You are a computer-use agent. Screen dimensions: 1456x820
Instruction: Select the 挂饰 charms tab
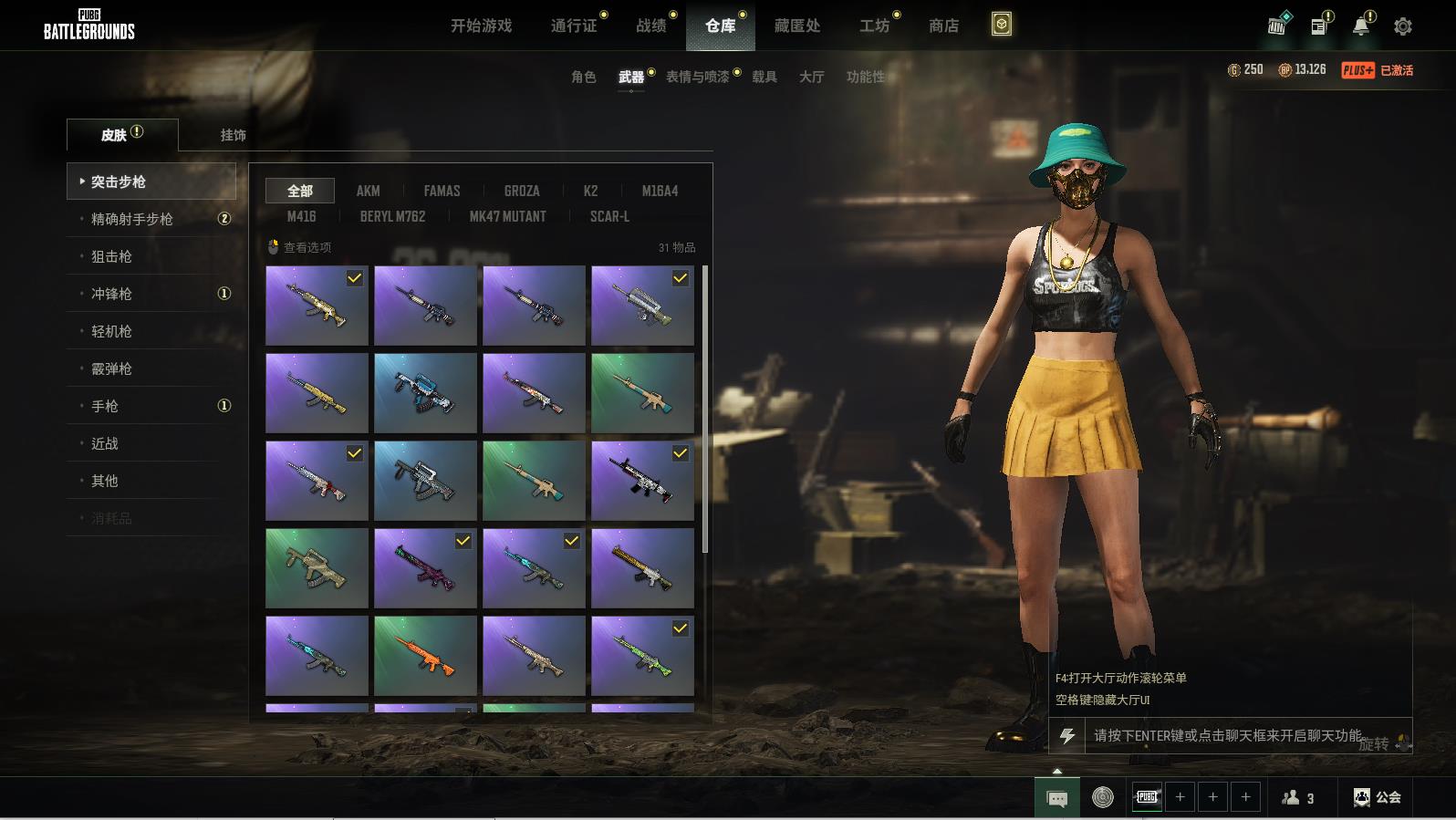[233, 135]
